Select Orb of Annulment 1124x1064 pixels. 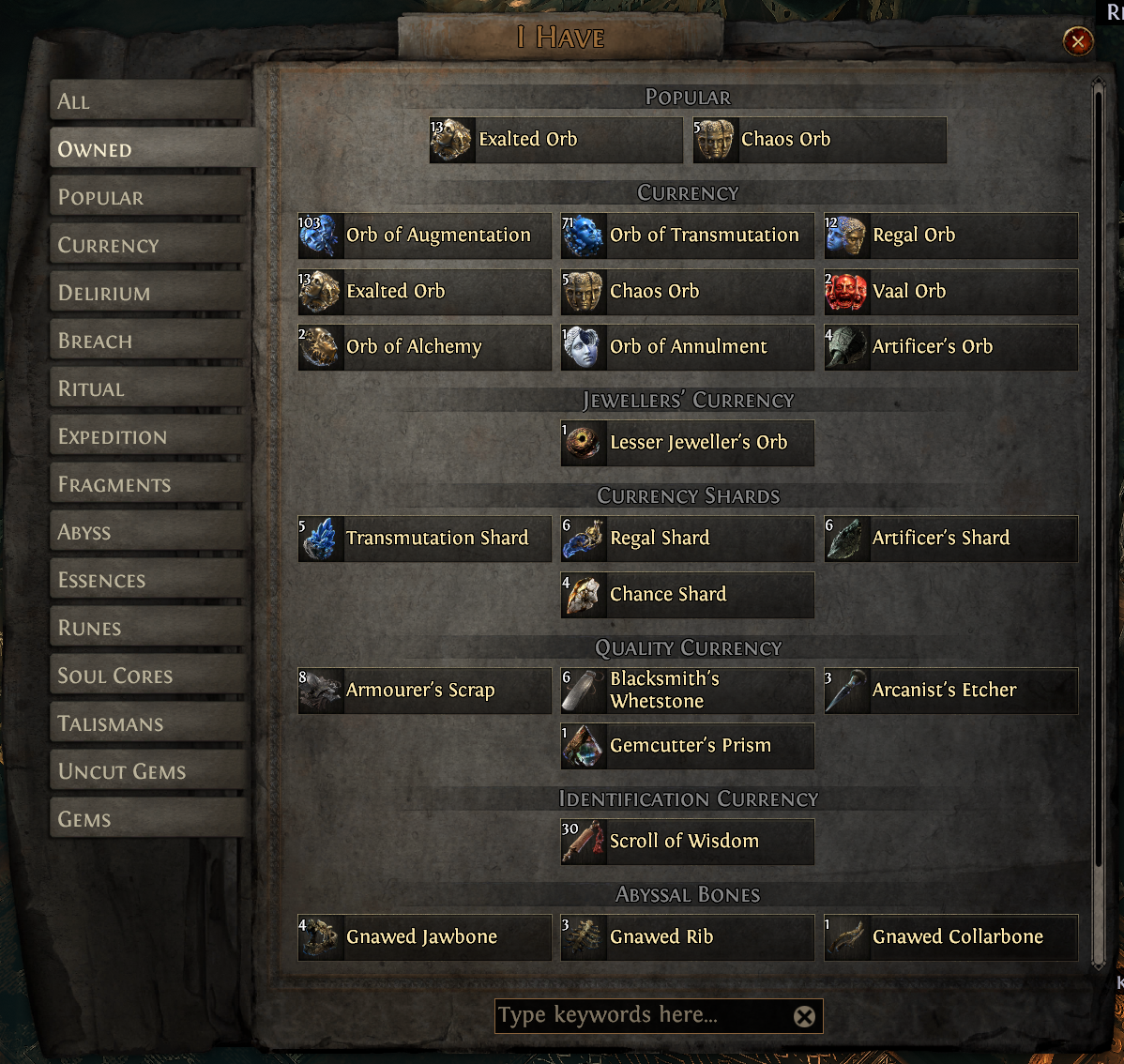pos(688,347)
